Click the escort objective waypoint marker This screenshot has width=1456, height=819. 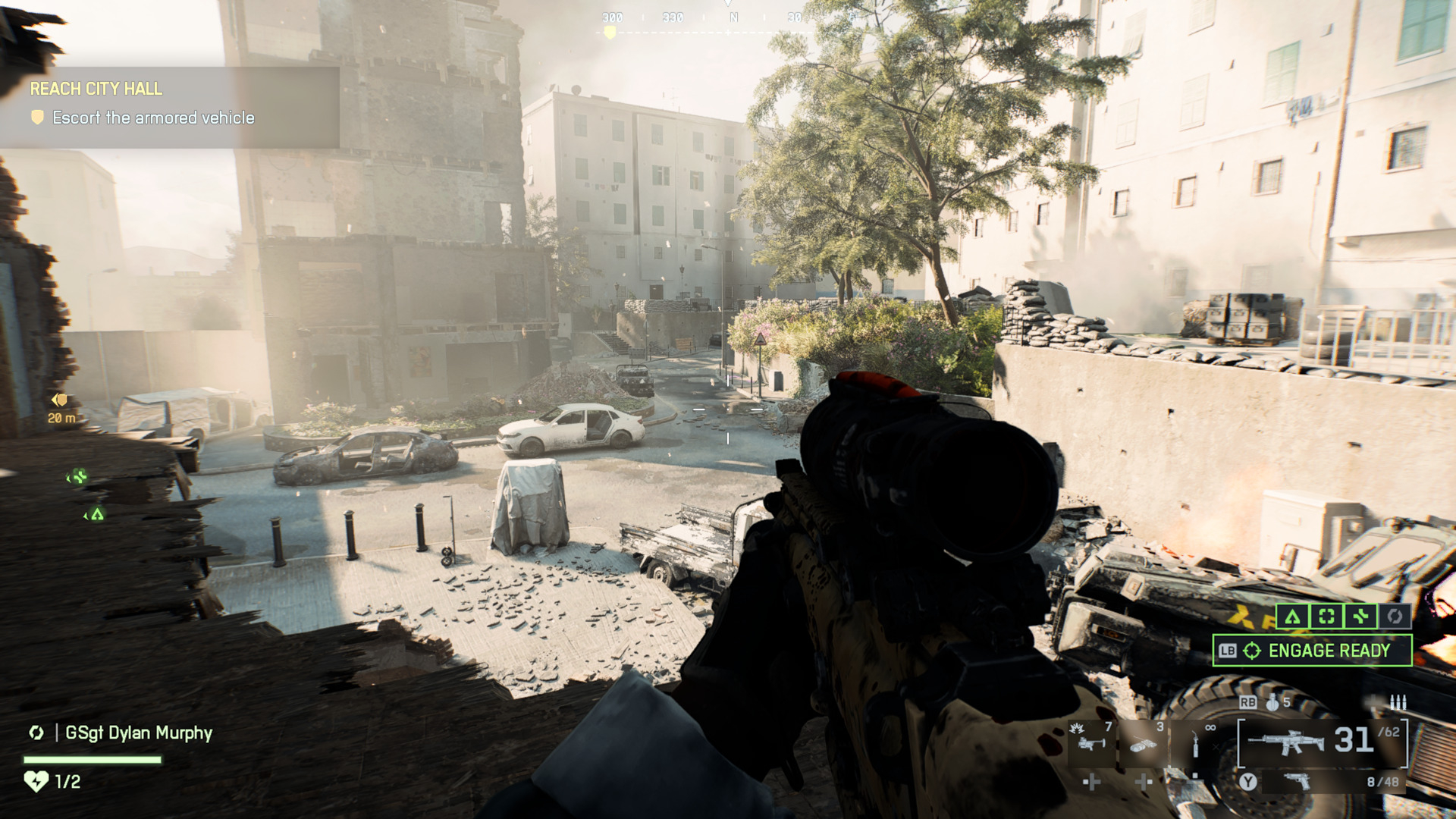coord(60,400)
